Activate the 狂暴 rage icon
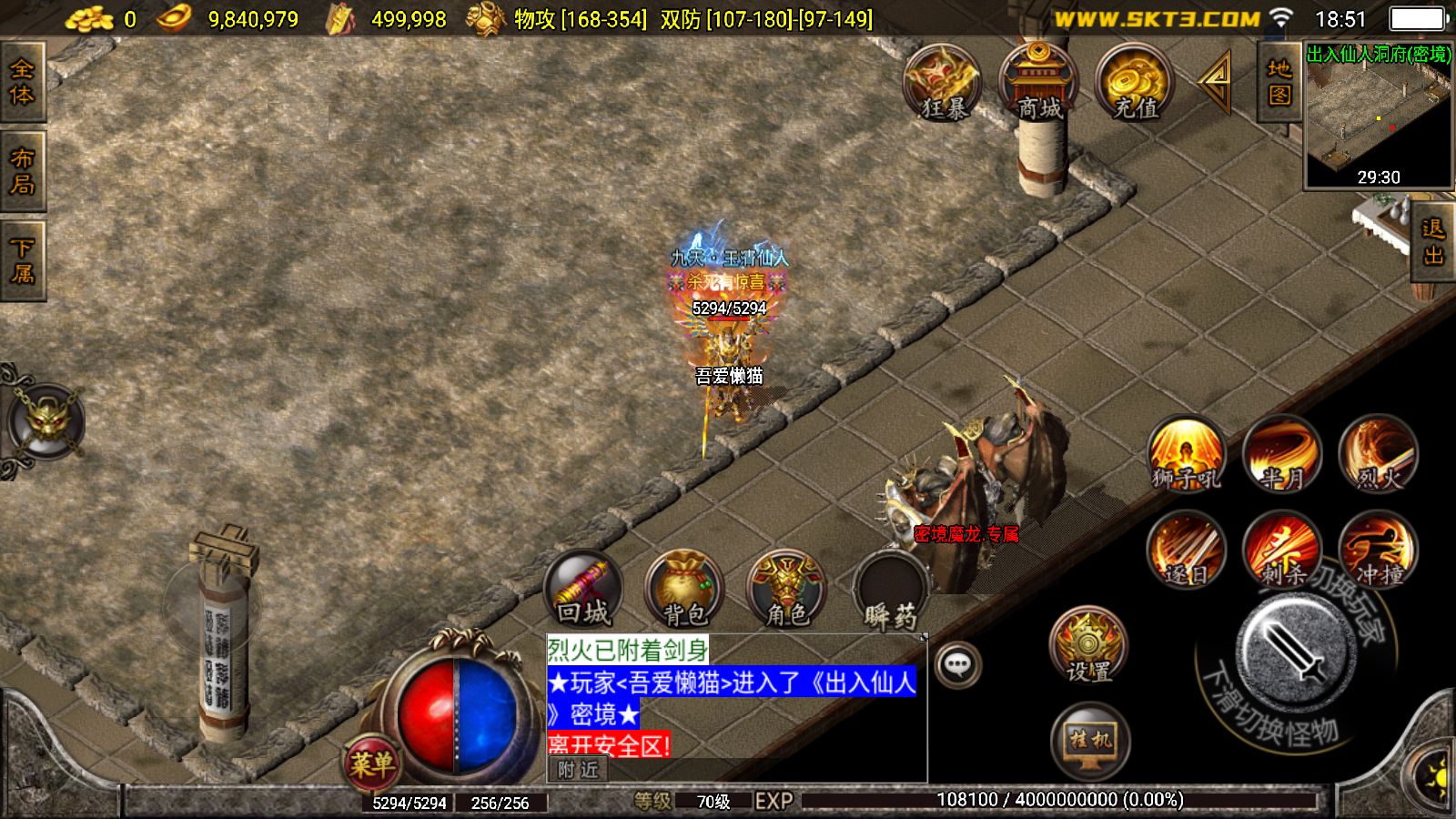The height and width of the screenshot is (819, 1456). click(943, 83)
